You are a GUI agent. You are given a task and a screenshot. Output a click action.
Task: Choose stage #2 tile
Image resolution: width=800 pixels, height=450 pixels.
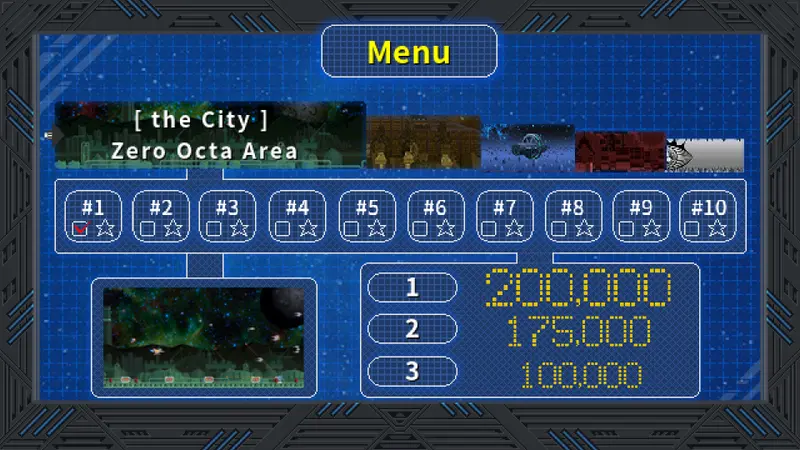pyautogui.click(x=161, y=217)
